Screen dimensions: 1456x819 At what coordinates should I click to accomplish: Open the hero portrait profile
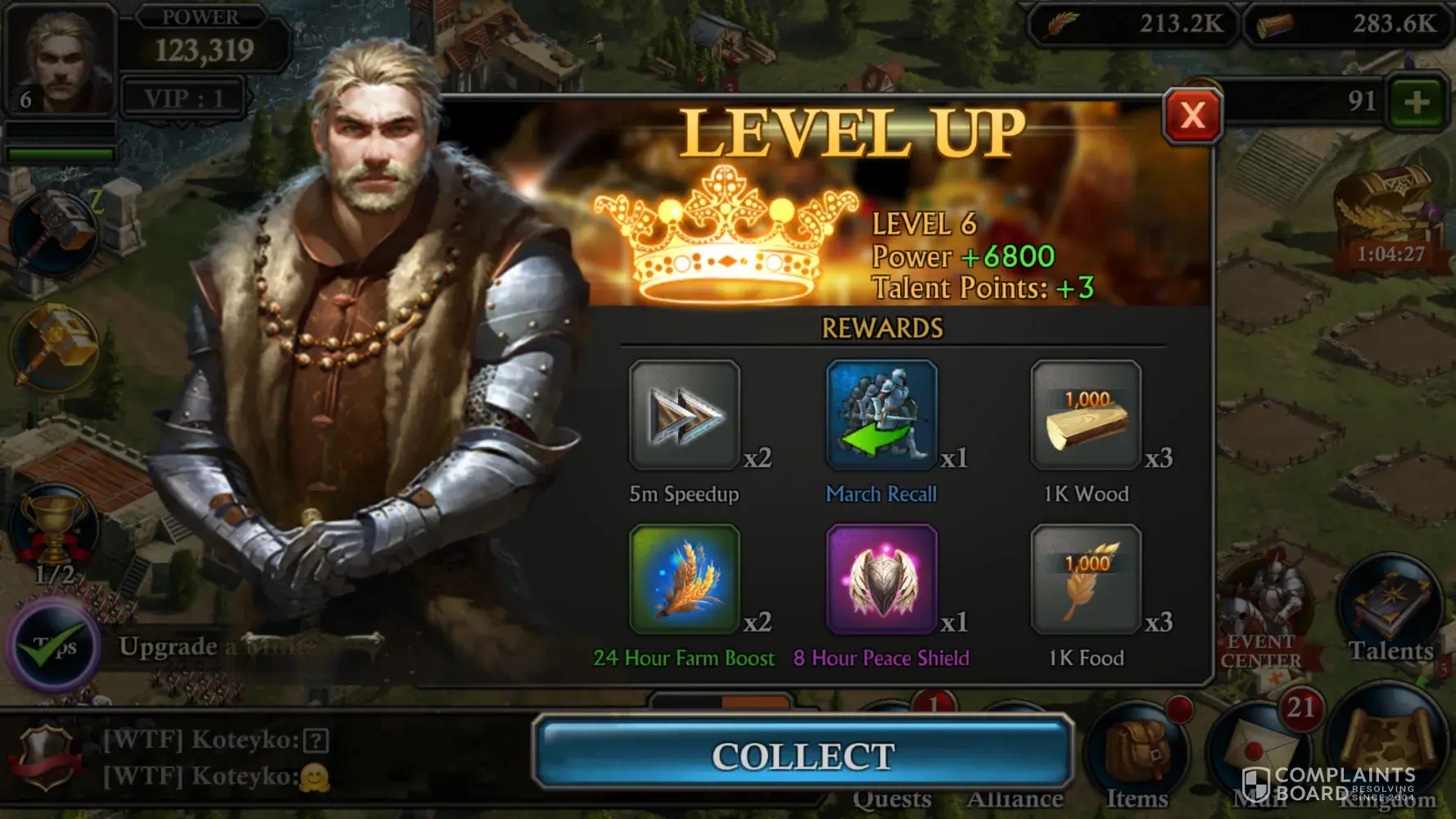pyautogui.click(x=59, y=59)
